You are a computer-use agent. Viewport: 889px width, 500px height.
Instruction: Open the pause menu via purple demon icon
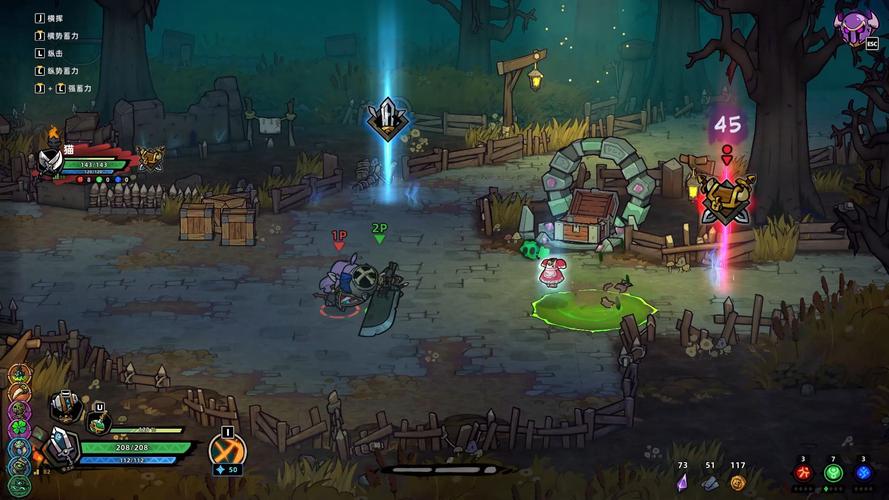(x=854, y=25)
